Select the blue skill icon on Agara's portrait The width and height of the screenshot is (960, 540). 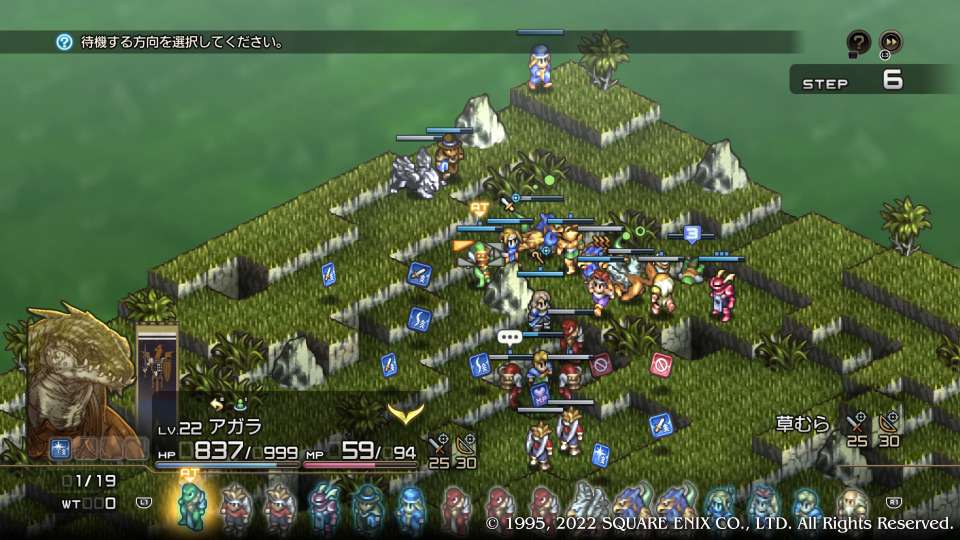(59, 449)
